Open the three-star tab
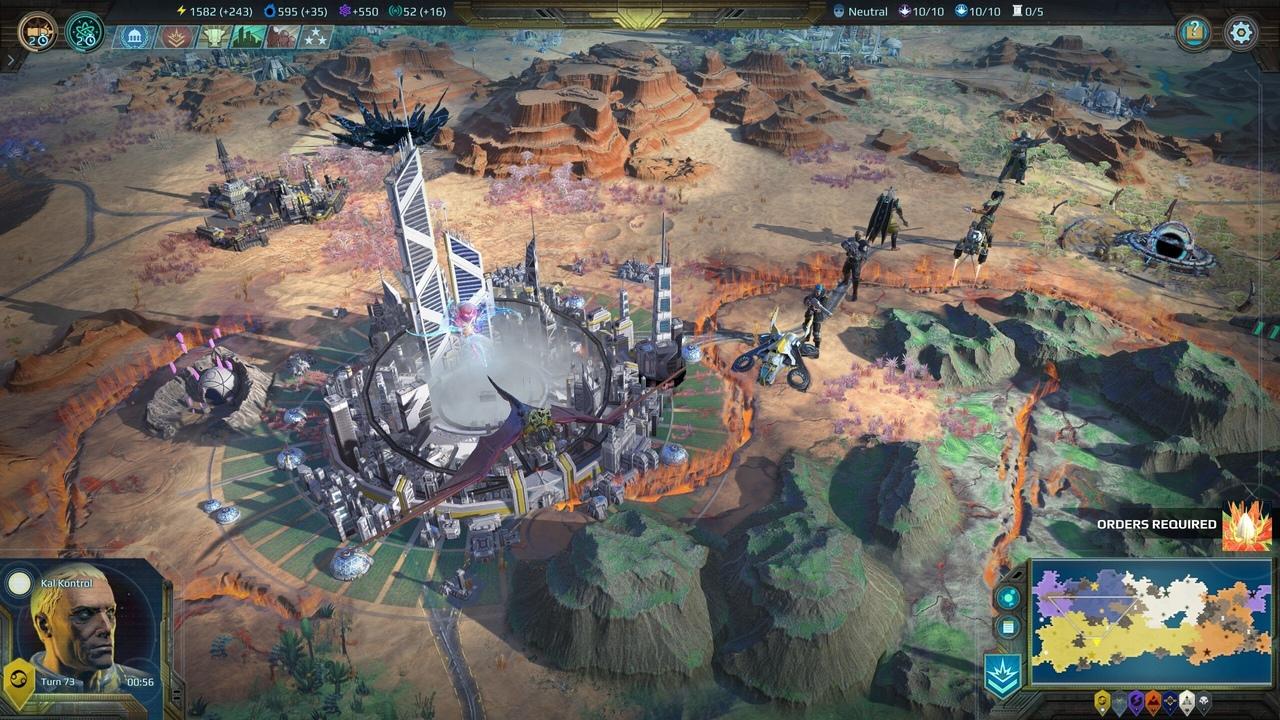This screenshot has width=1280, height=720. coord(316,38)
